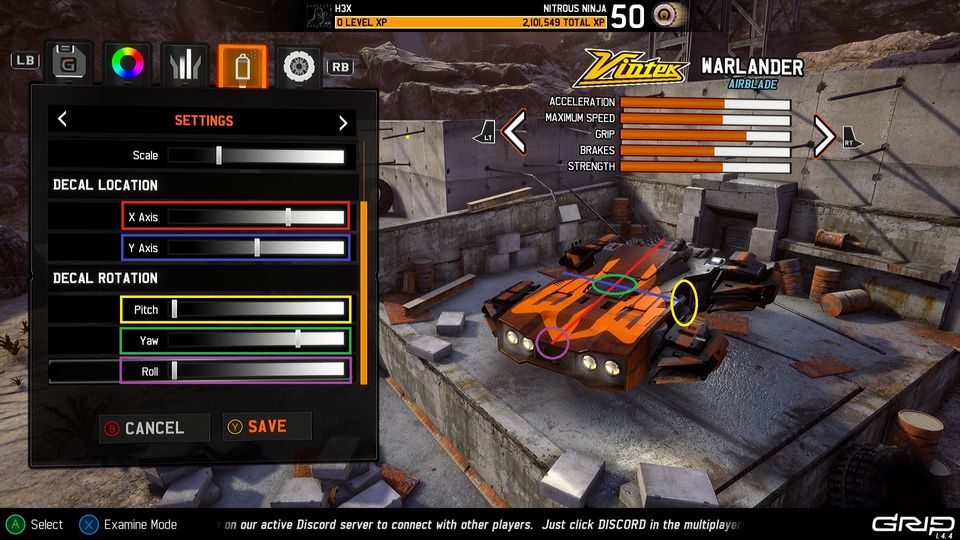Open the paint pattern stripes tab
Viewport: 960px width, 540px height.
tap(186, 64)
